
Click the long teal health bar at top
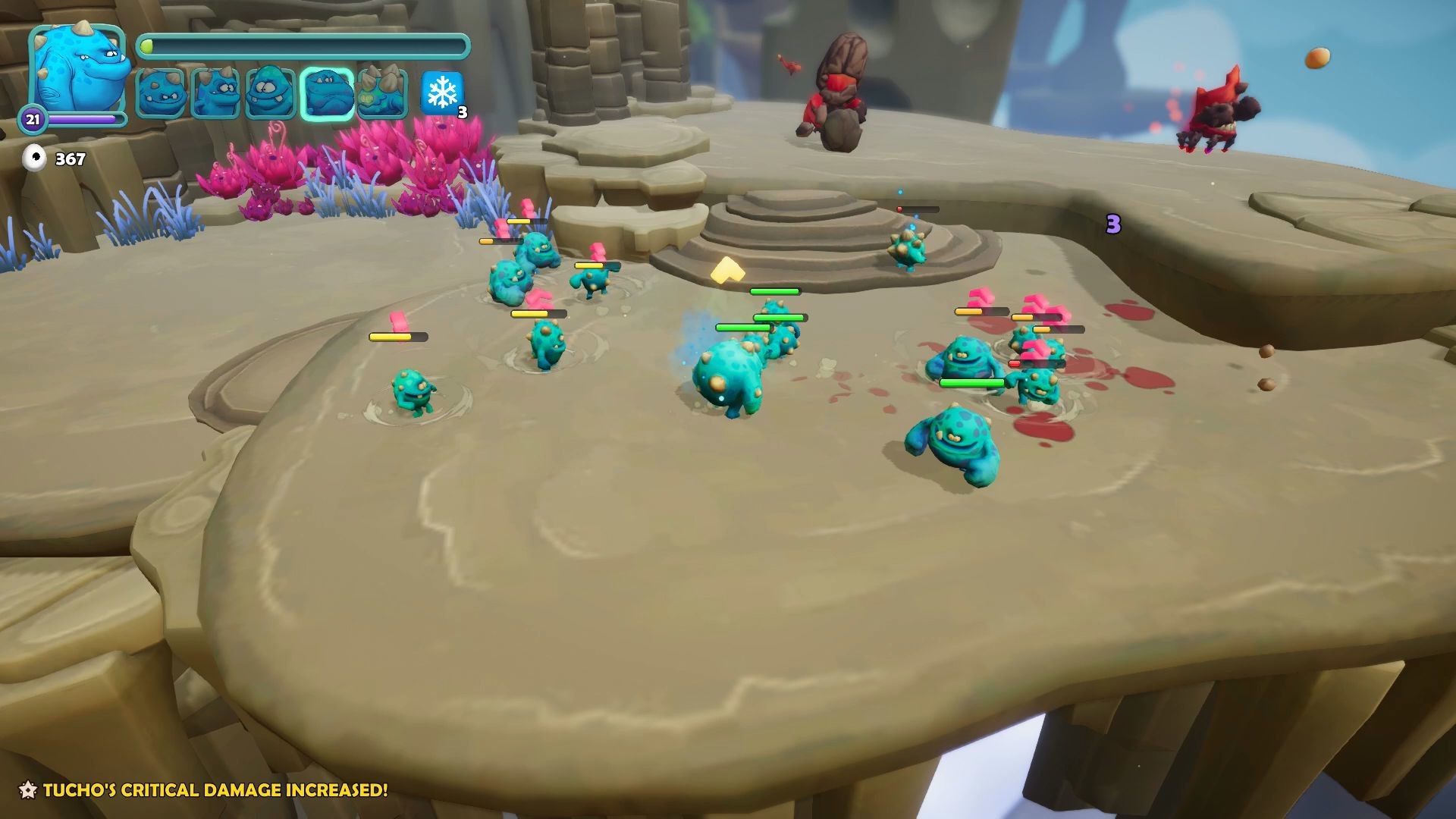[303, 45]
